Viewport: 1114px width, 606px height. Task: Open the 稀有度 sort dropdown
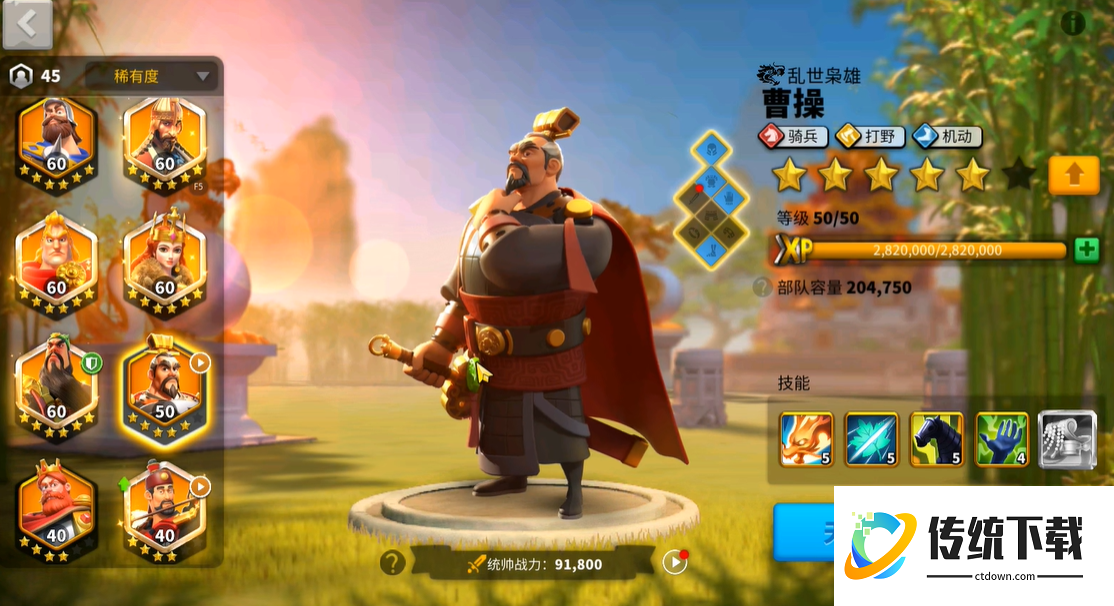point(151,76)
